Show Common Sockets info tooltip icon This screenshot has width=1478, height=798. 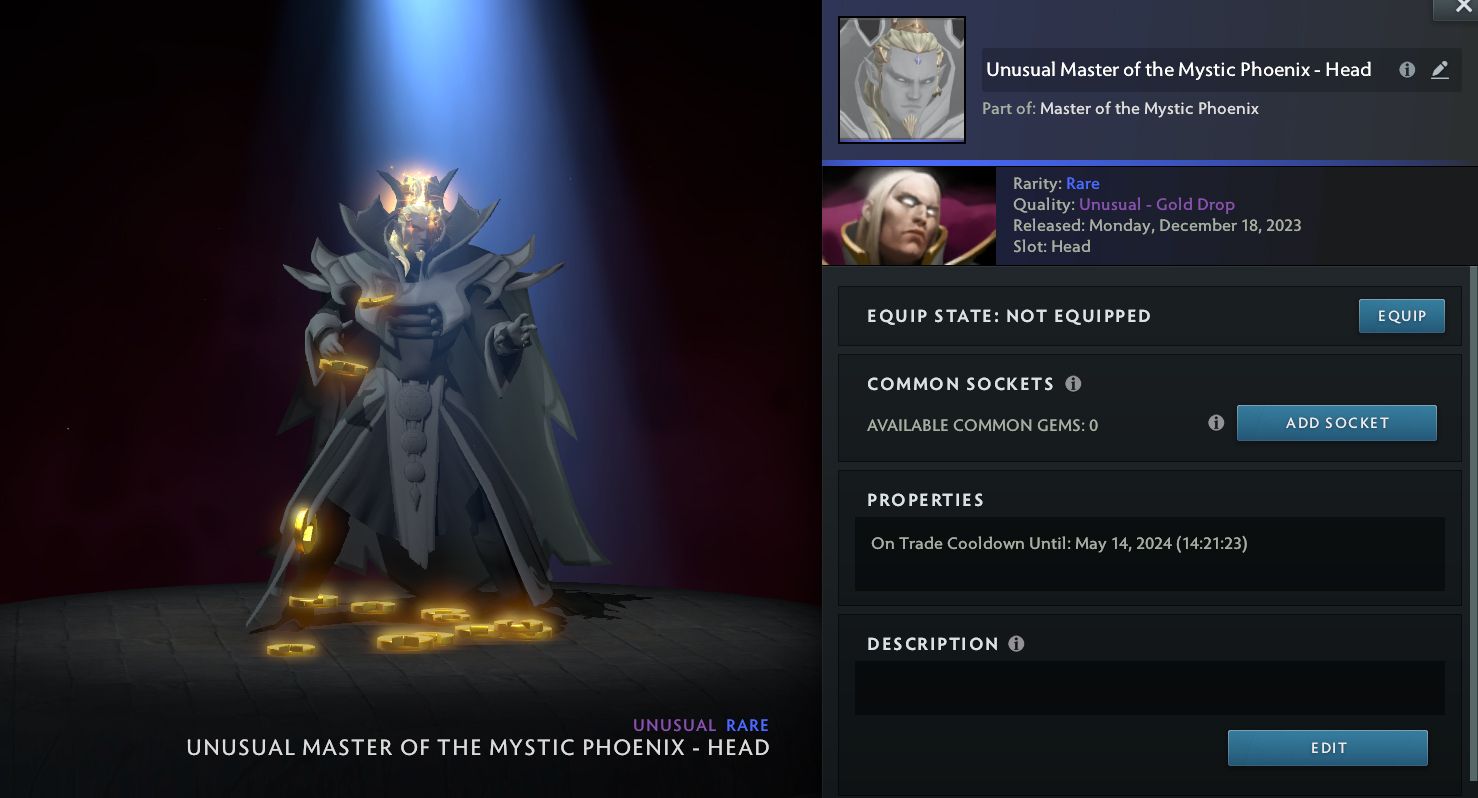point(1073,384)
